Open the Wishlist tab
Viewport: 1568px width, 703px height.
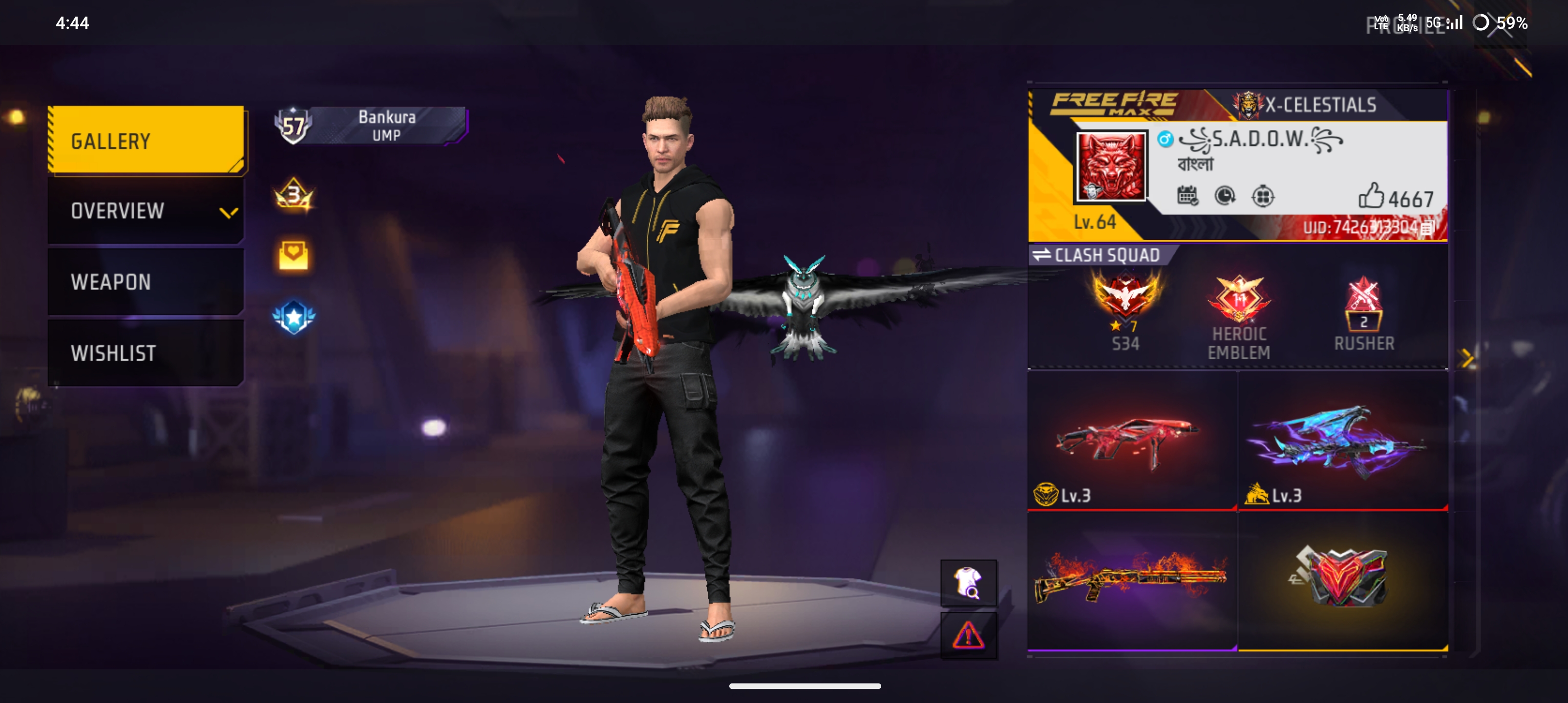click(146, 353)
